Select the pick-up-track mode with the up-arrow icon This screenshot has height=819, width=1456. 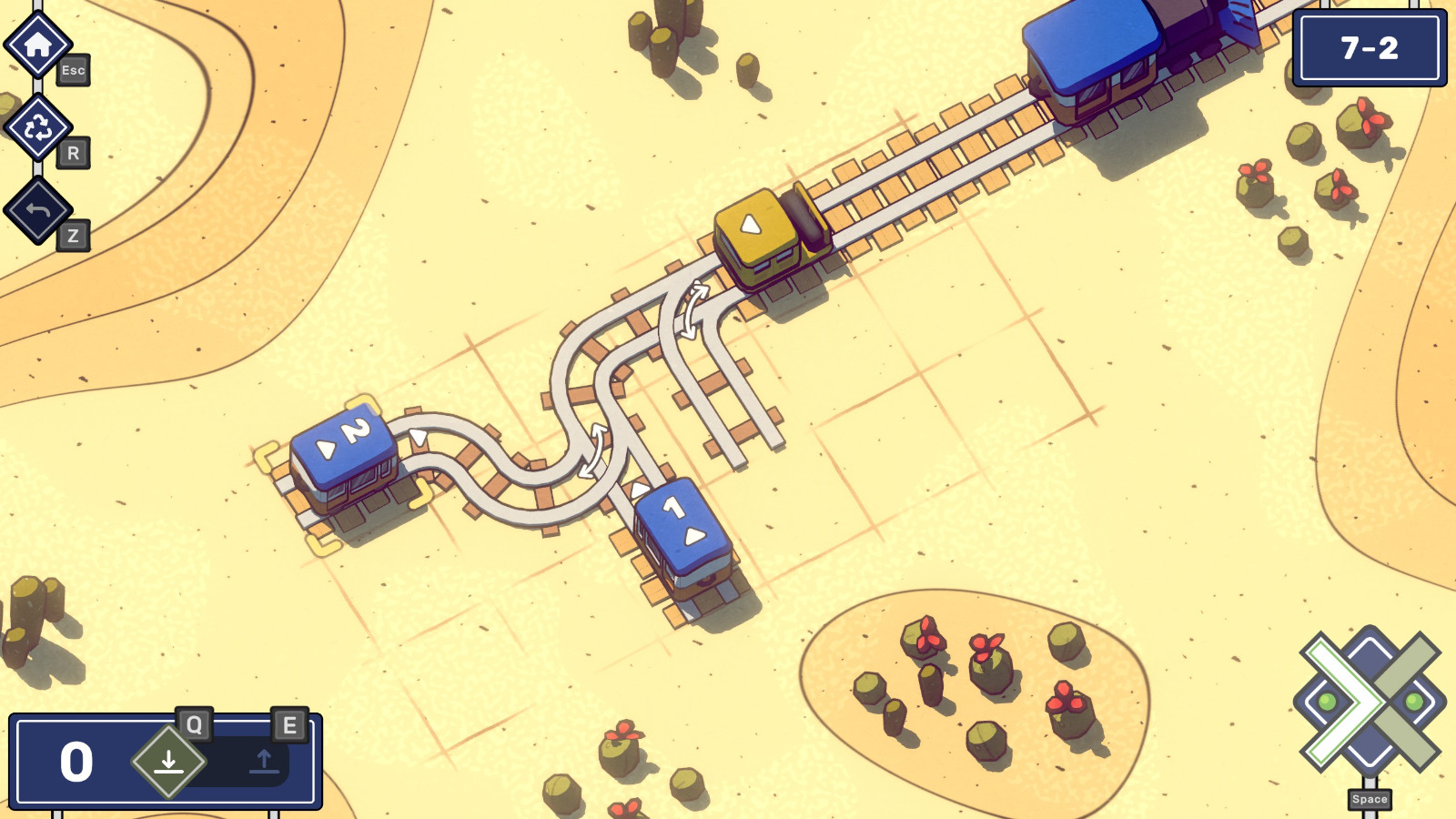coord(264,760)
